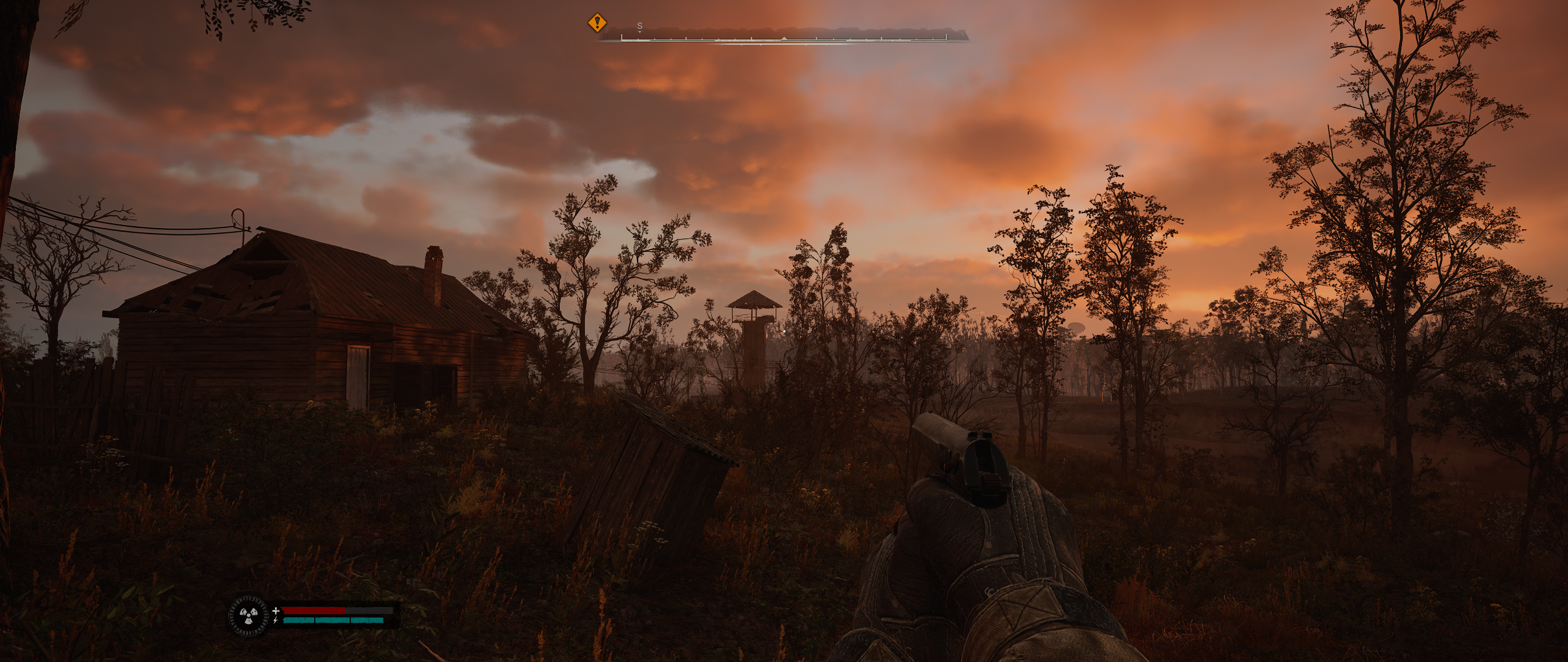This screenshot has width=1568, height=662.
Task: Click the radiation trefoil indicator icon
Action: point(248,615)
